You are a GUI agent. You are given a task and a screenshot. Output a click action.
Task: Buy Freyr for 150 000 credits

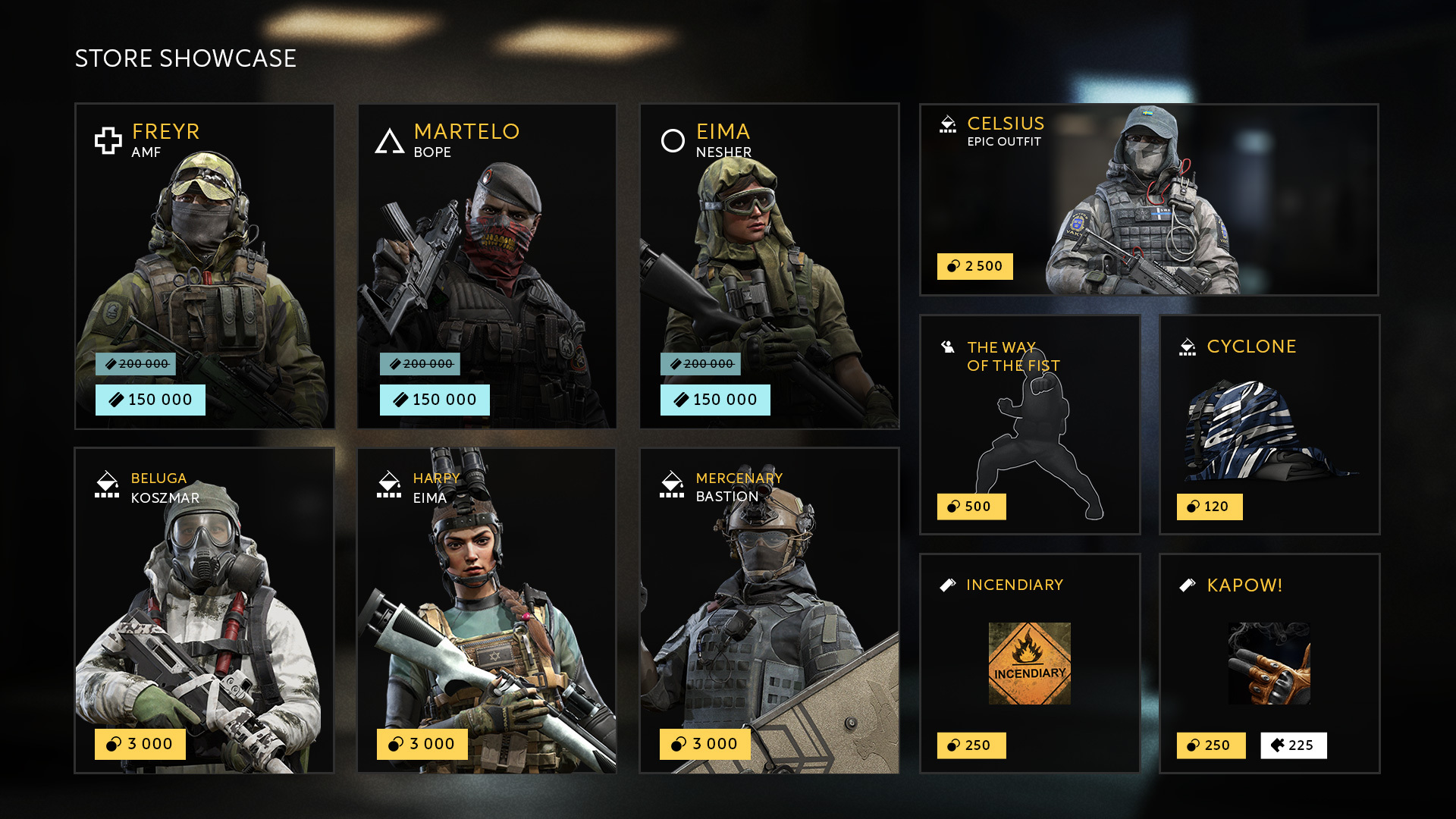click(150, 400)
